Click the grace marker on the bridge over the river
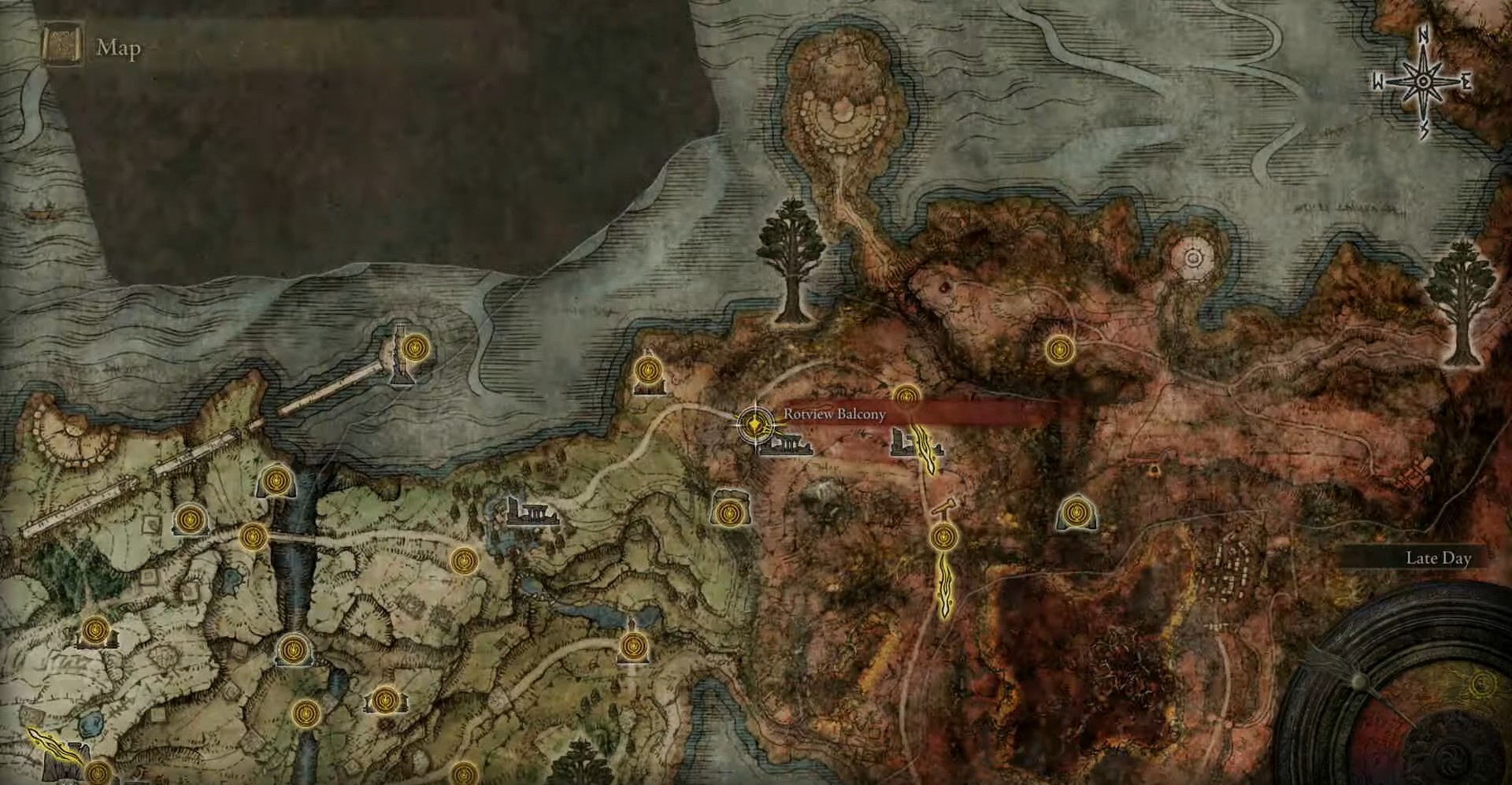The width and height of the screenshot is (1512, 785). 252,538
